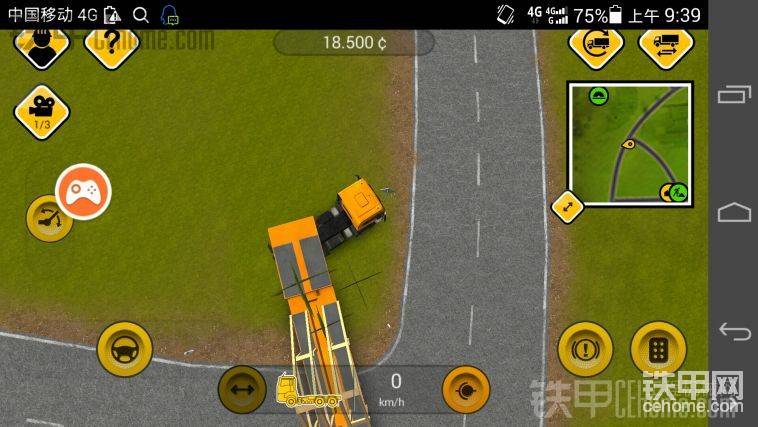This screenshot has width=758, height=427.
Task: Tap the Android home navigation button
Action: [x=733, y=213]
